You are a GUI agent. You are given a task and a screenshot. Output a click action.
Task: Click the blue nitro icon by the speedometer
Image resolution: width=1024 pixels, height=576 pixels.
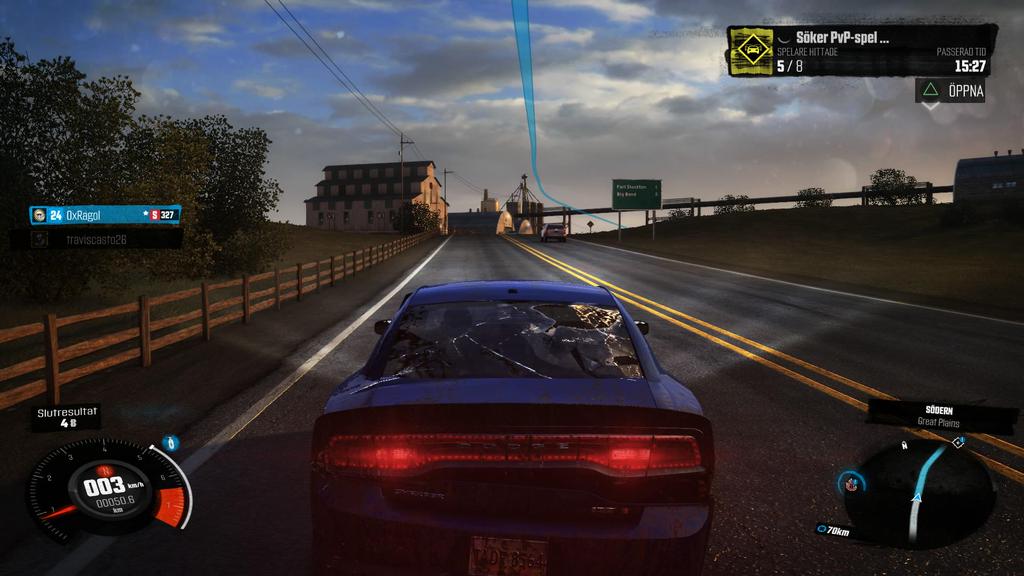[x=171, y=442]
